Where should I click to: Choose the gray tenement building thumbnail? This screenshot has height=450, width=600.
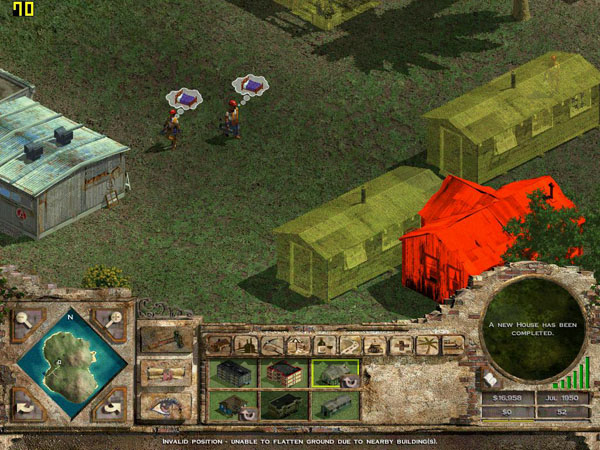tap(232, 373)
